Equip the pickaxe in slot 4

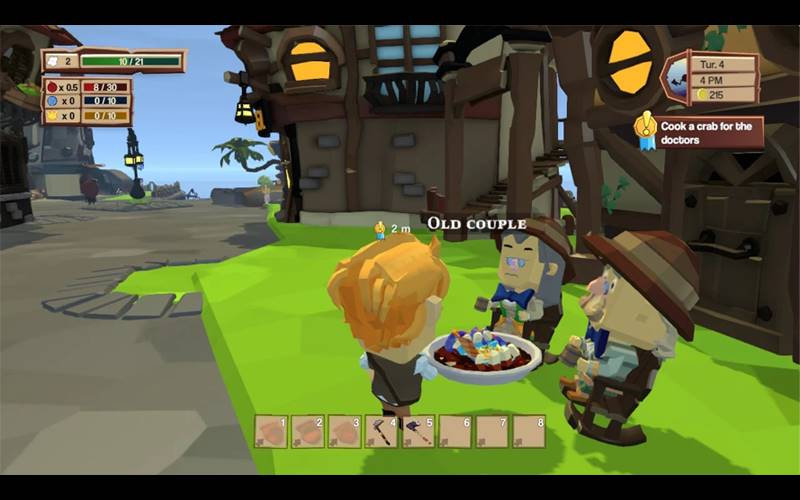pyautogui.click(x=381, y=431)
